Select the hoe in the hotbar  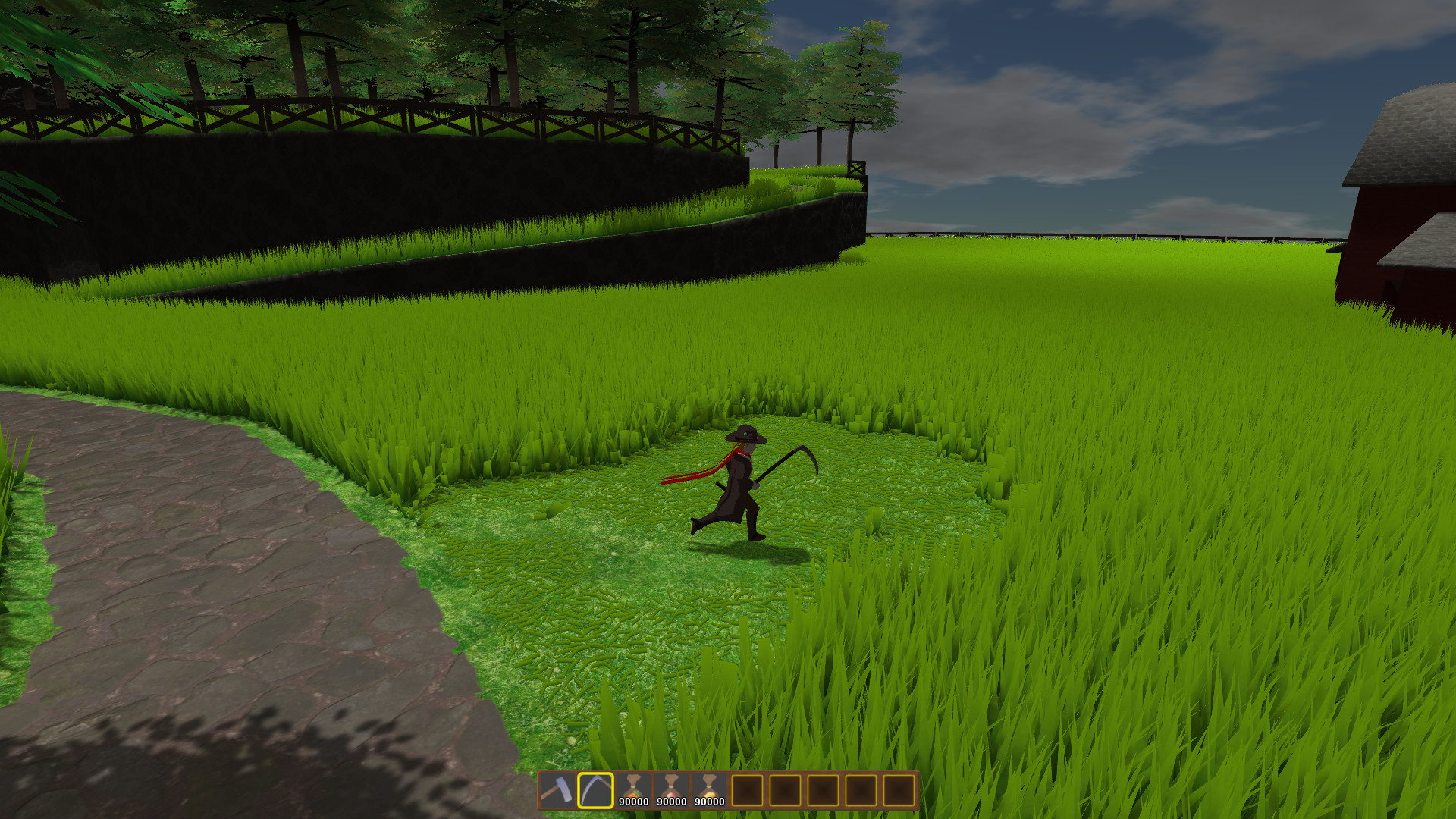(557, 790)
